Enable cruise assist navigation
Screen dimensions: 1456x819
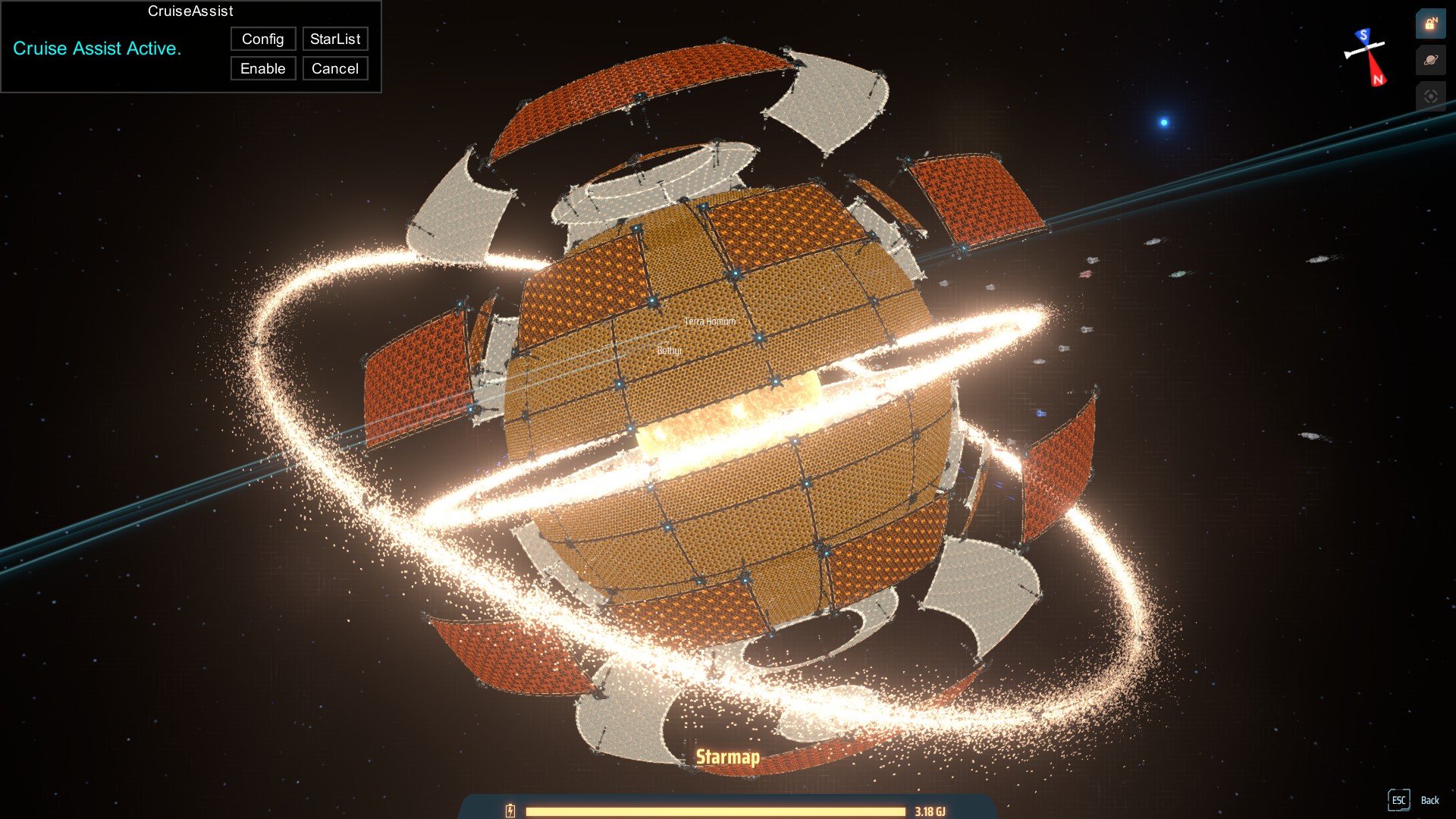[x=262, y=68]
